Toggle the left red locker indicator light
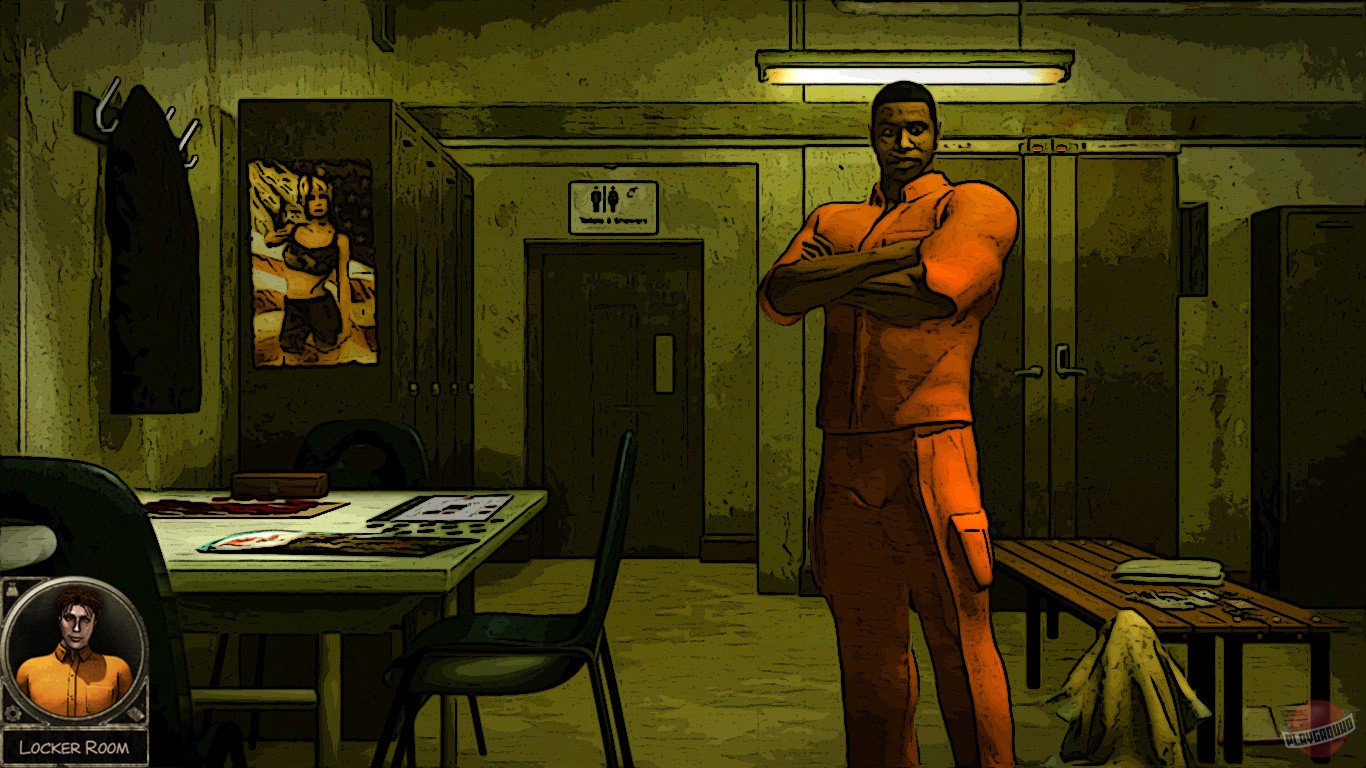This screenshot has height=768, width=1366. point(1036,148)
